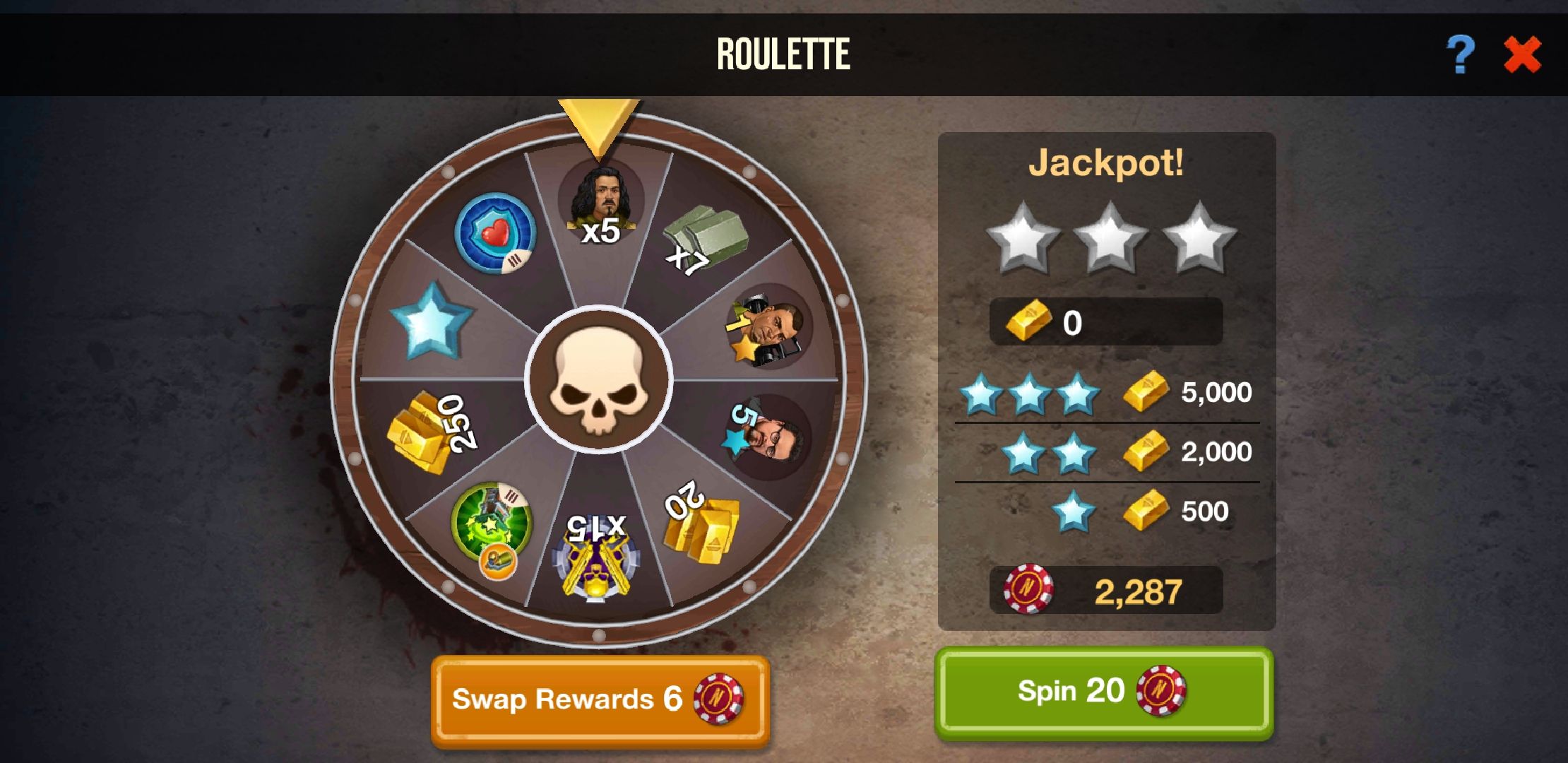Close the Roulette screen
The image size is (1568, 763).
pyautogui.click(x=1521, y=55)
